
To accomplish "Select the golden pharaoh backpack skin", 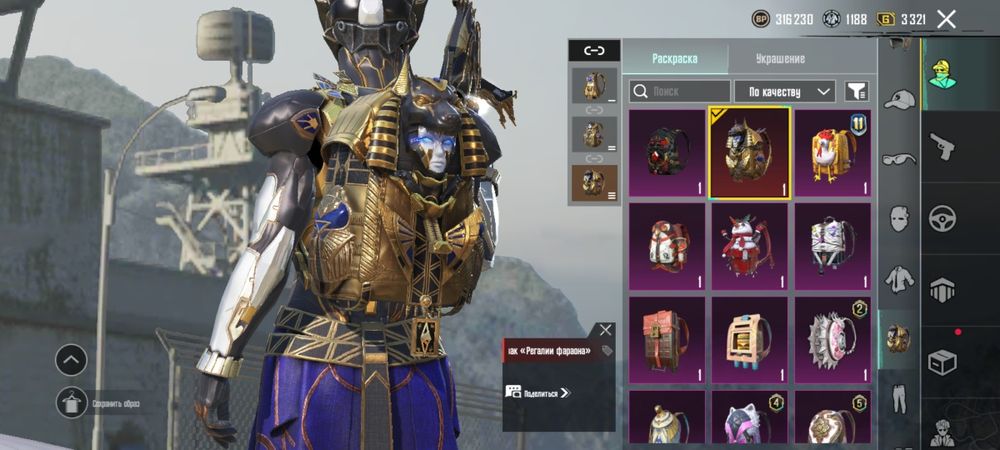I will tap(749, 152).
